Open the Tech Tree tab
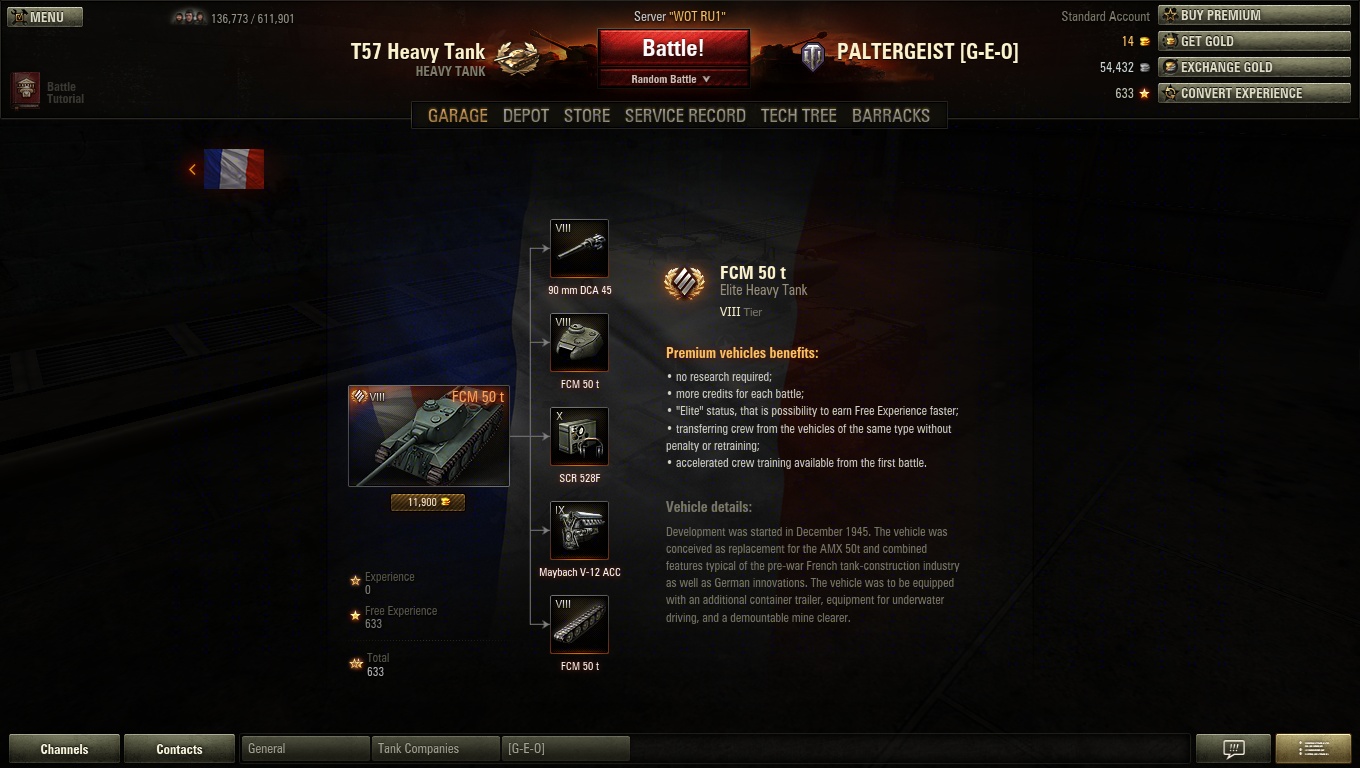The width and height of the screenshot is (1360, 768). tap(798, 115)
